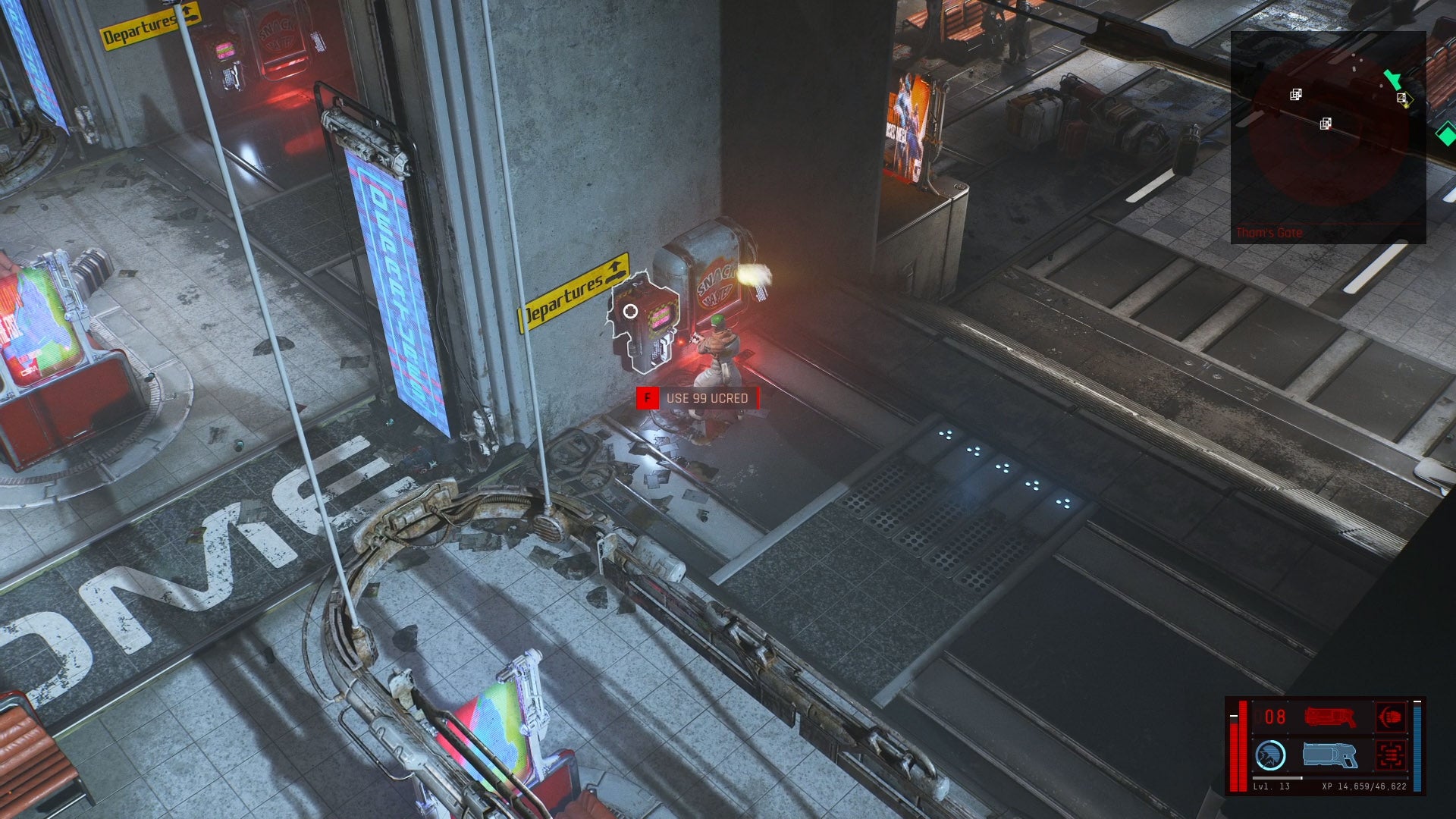Select the blue secondary pistol icon in HUD
The image size is (1456, 819).
(1329, 755)
